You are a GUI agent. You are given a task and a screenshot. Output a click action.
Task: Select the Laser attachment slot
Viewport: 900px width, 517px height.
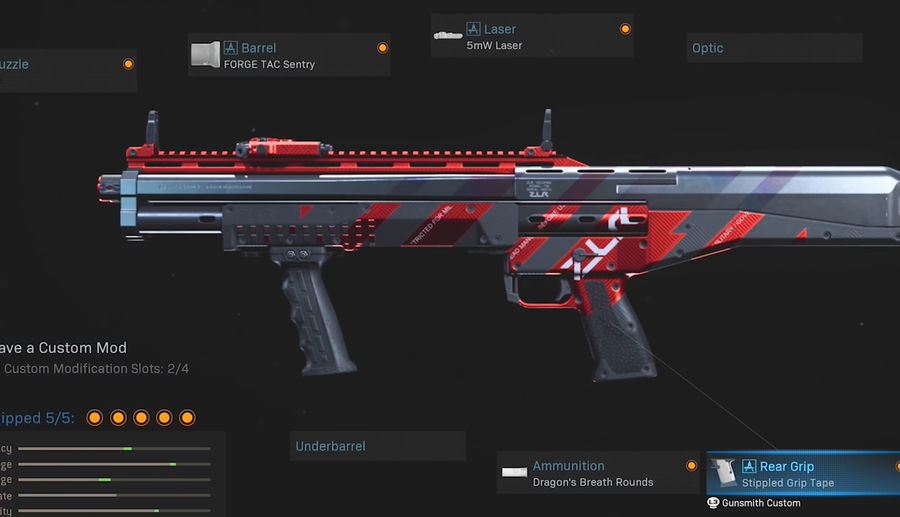click(x=532, y=36)
